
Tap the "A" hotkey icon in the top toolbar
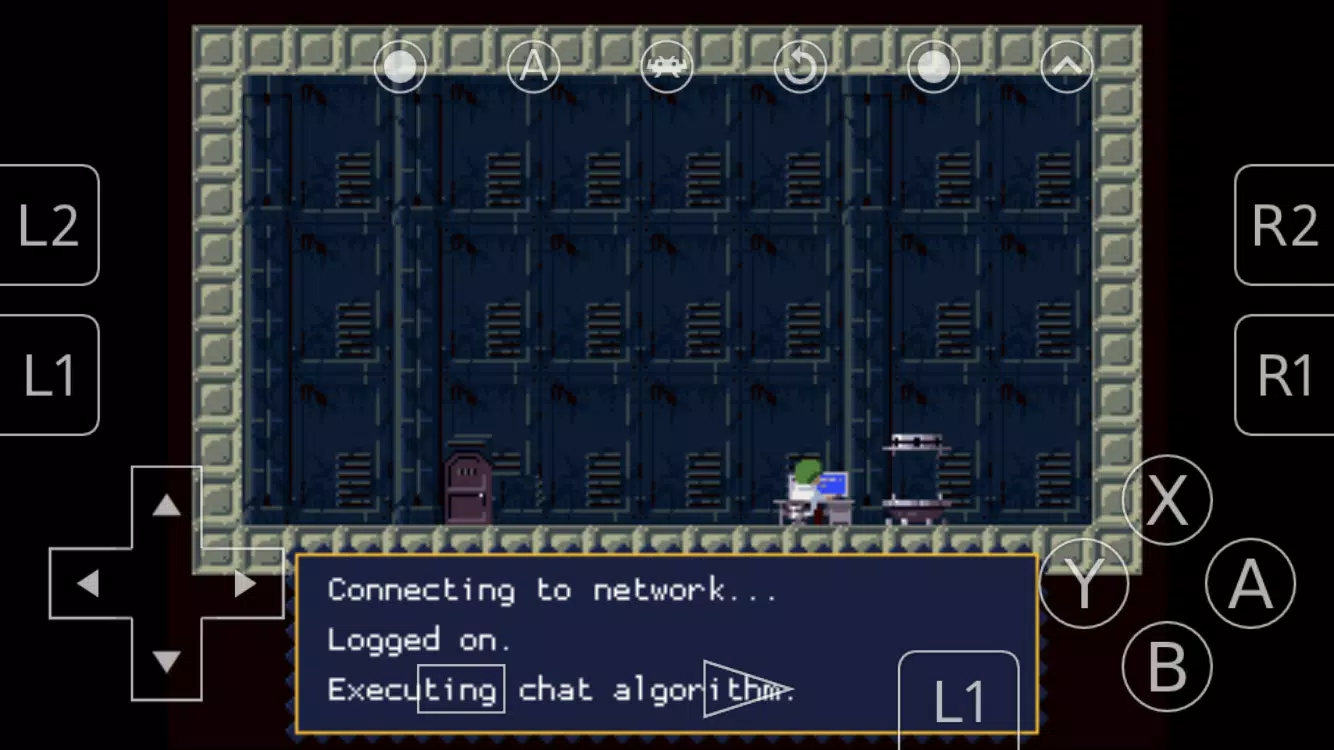[x=533, y=66]
